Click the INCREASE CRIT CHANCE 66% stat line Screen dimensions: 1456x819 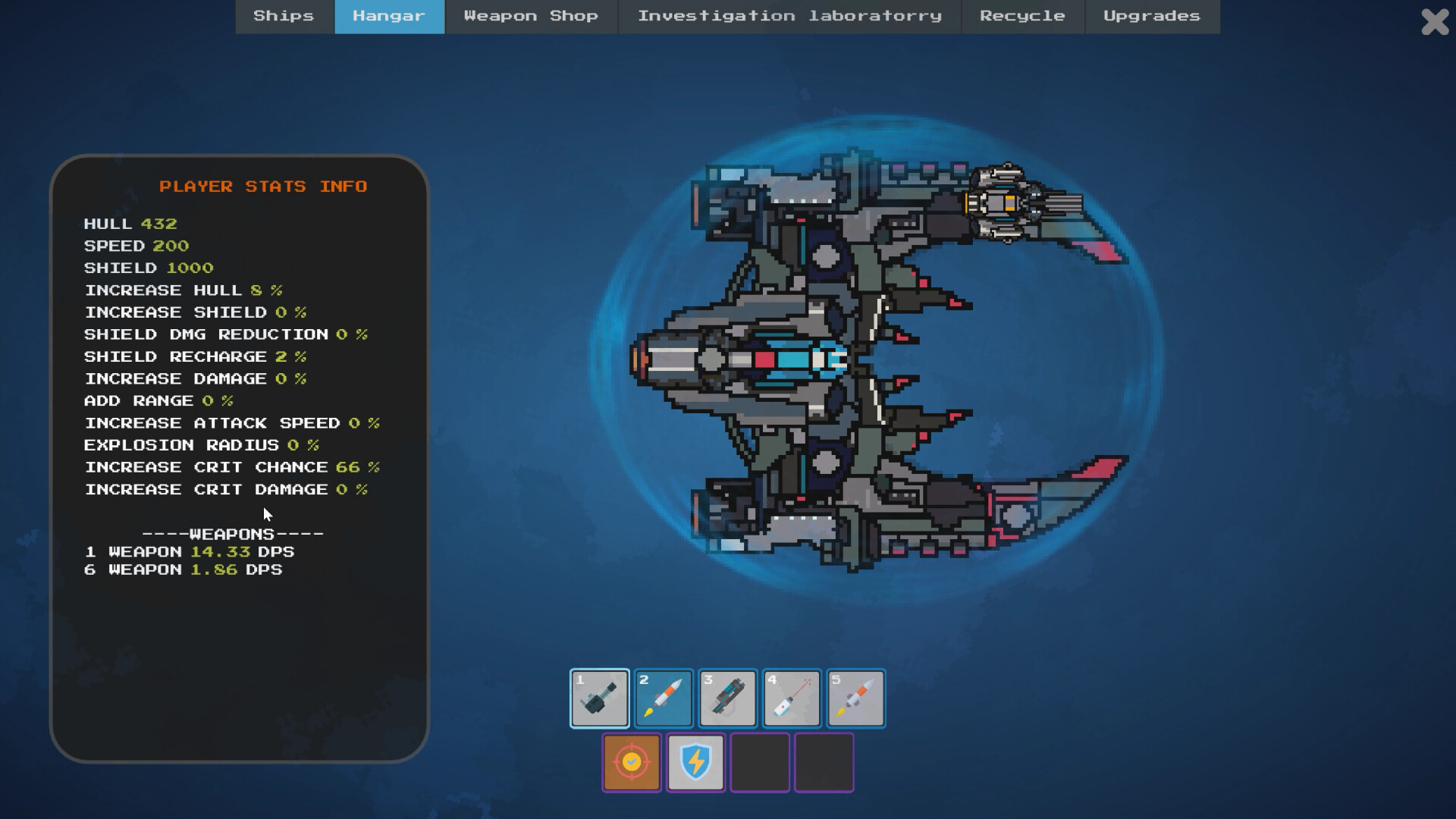point(231,467)
